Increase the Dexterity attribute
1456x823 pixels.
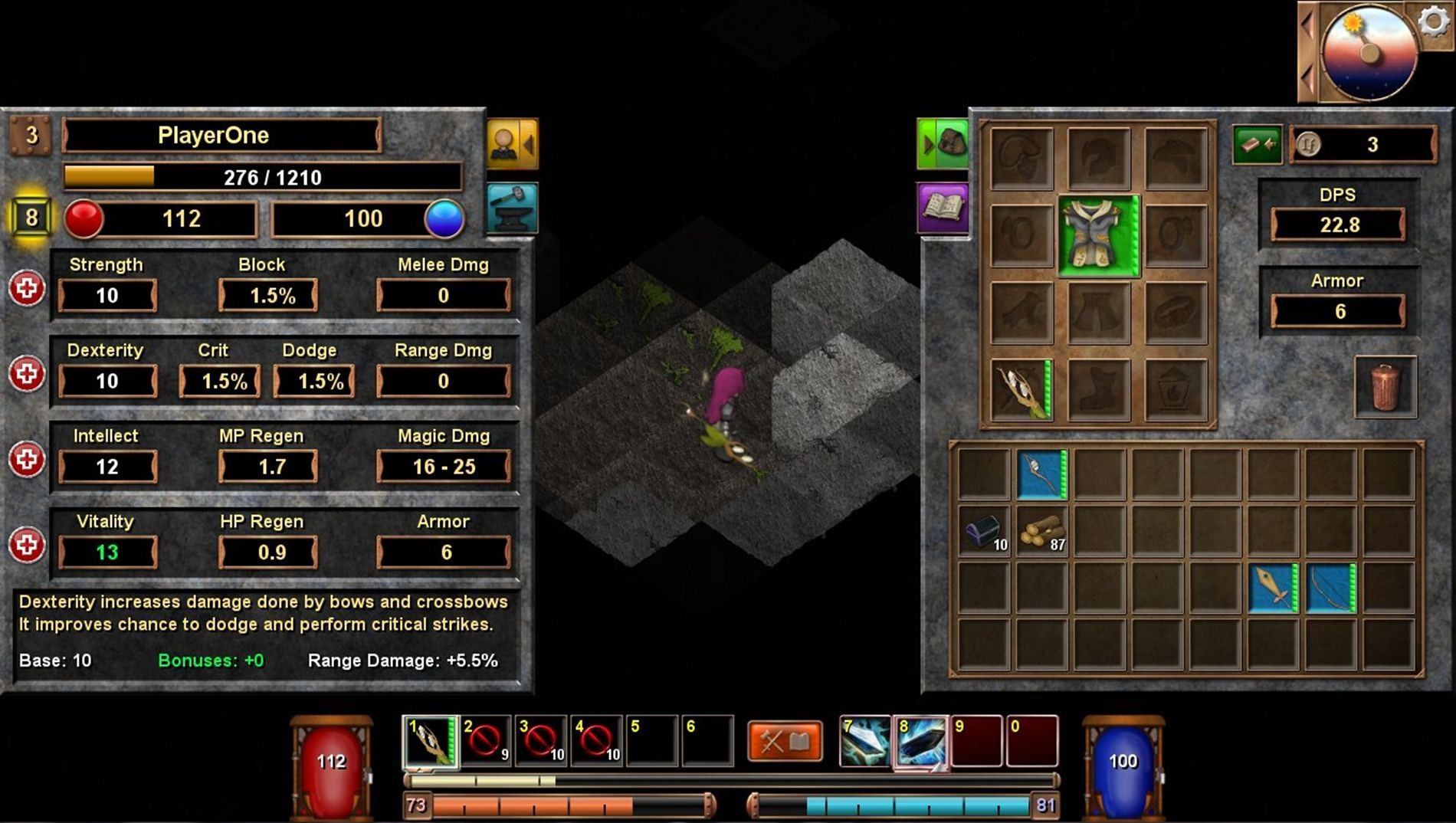tap(28, 375)
